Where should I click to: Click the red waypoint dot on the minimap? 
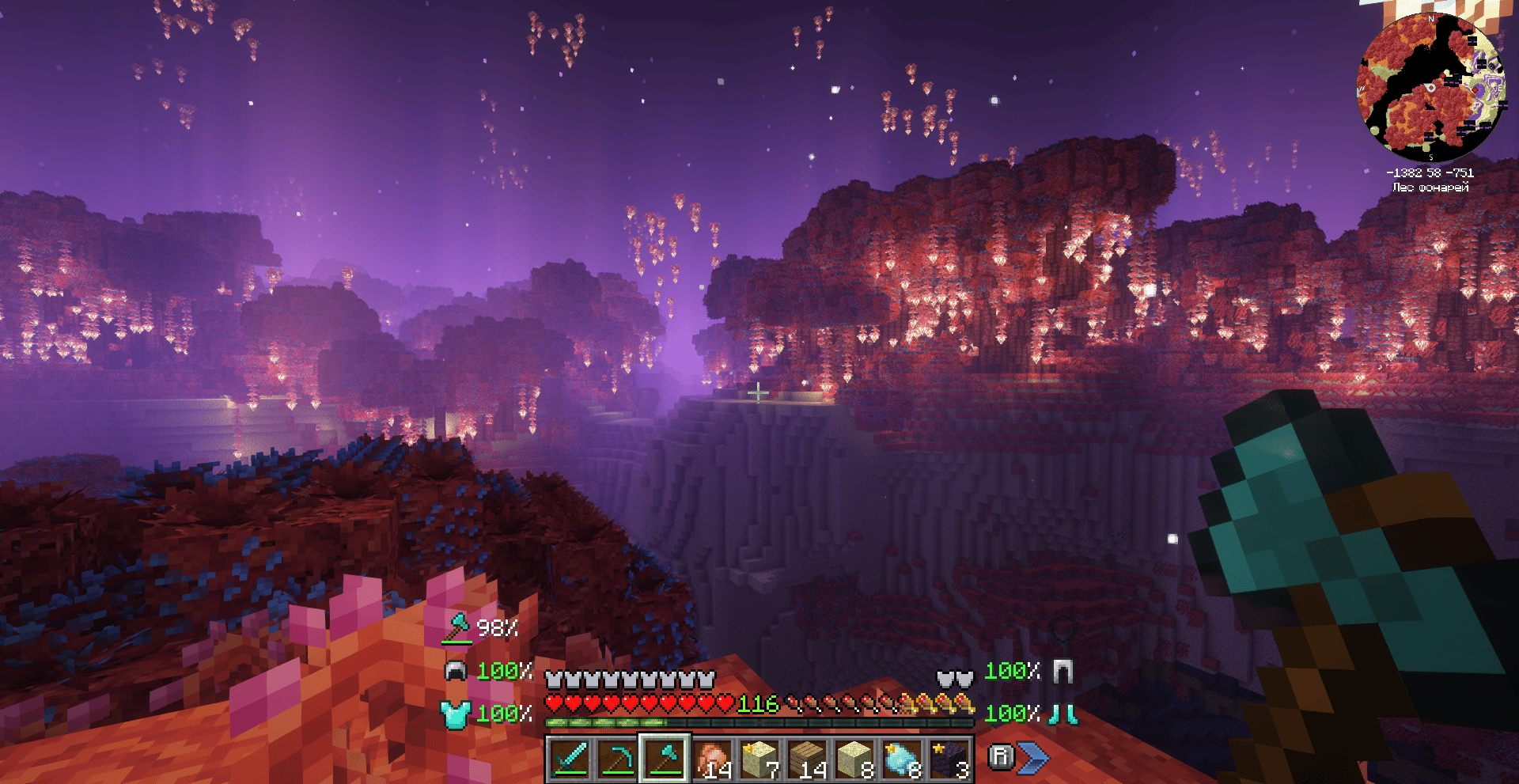(1443, 75)
